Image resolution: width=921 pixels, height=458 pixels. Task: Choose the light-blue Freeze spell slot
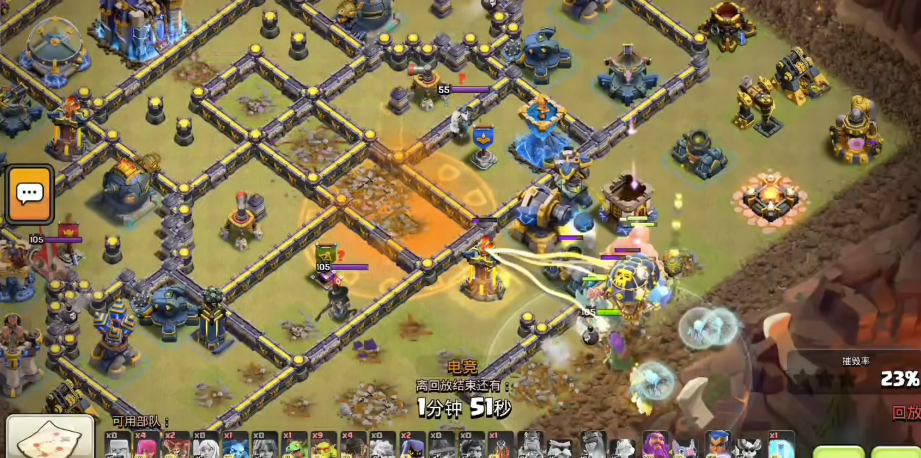[781, 446]
